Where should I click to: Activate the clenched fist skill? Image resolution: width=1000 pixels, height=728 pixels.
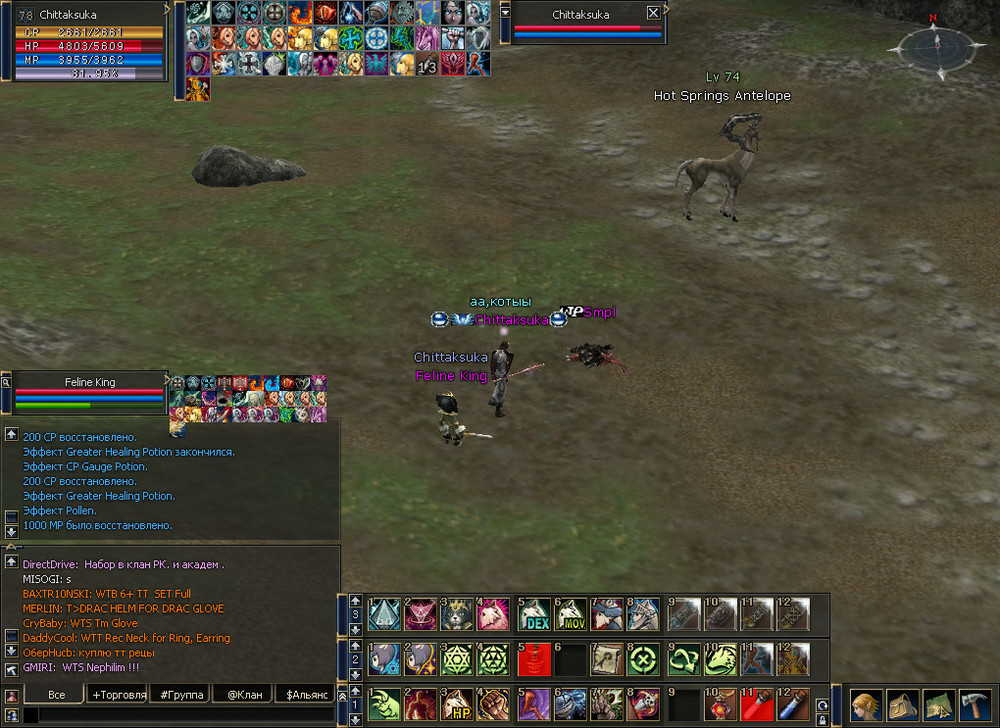tap(494, 704)
